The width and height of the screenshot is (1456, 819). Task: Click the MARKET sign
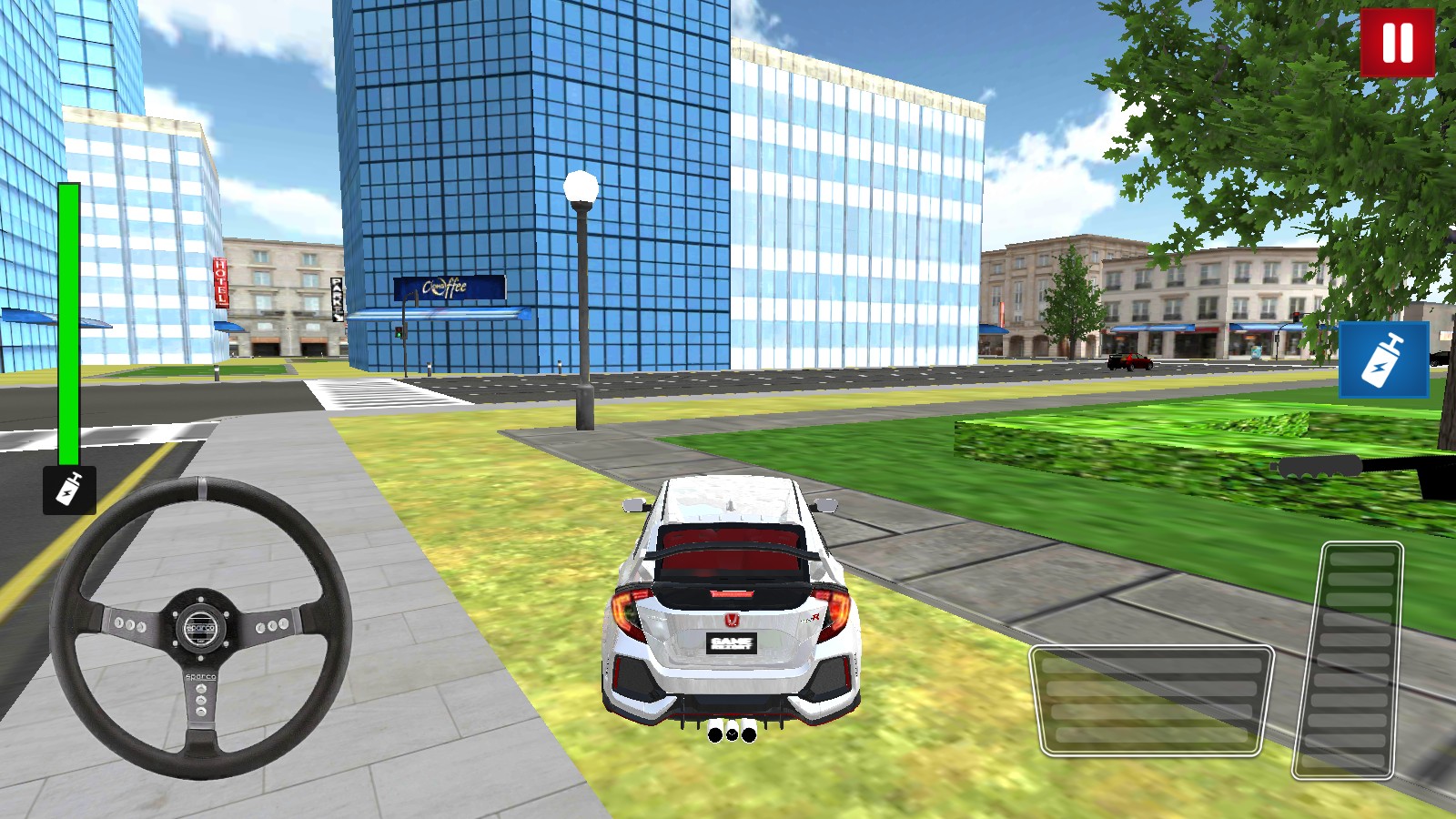pos(335,298)
